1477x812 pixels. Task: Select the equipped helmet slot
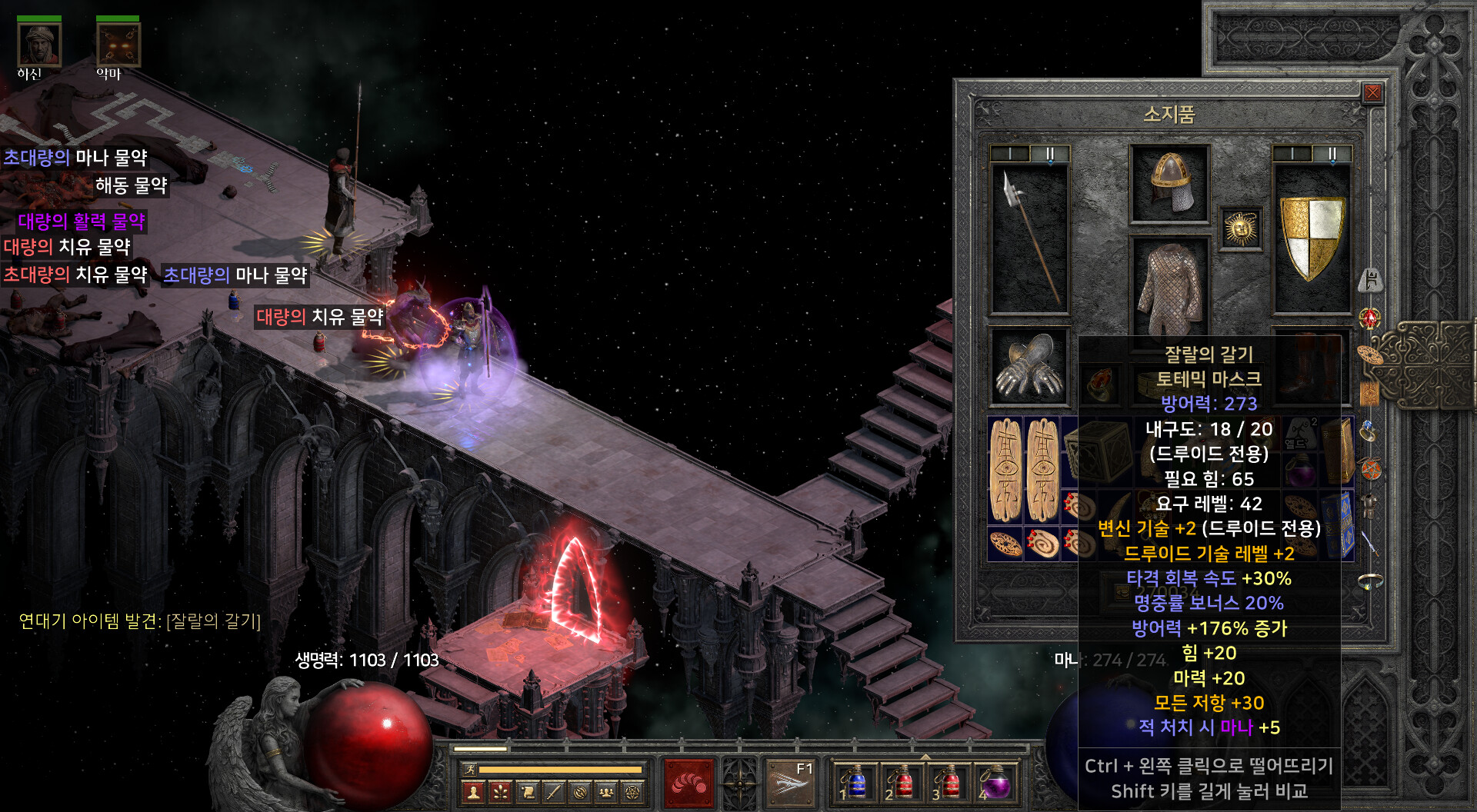pos(1169,183)
